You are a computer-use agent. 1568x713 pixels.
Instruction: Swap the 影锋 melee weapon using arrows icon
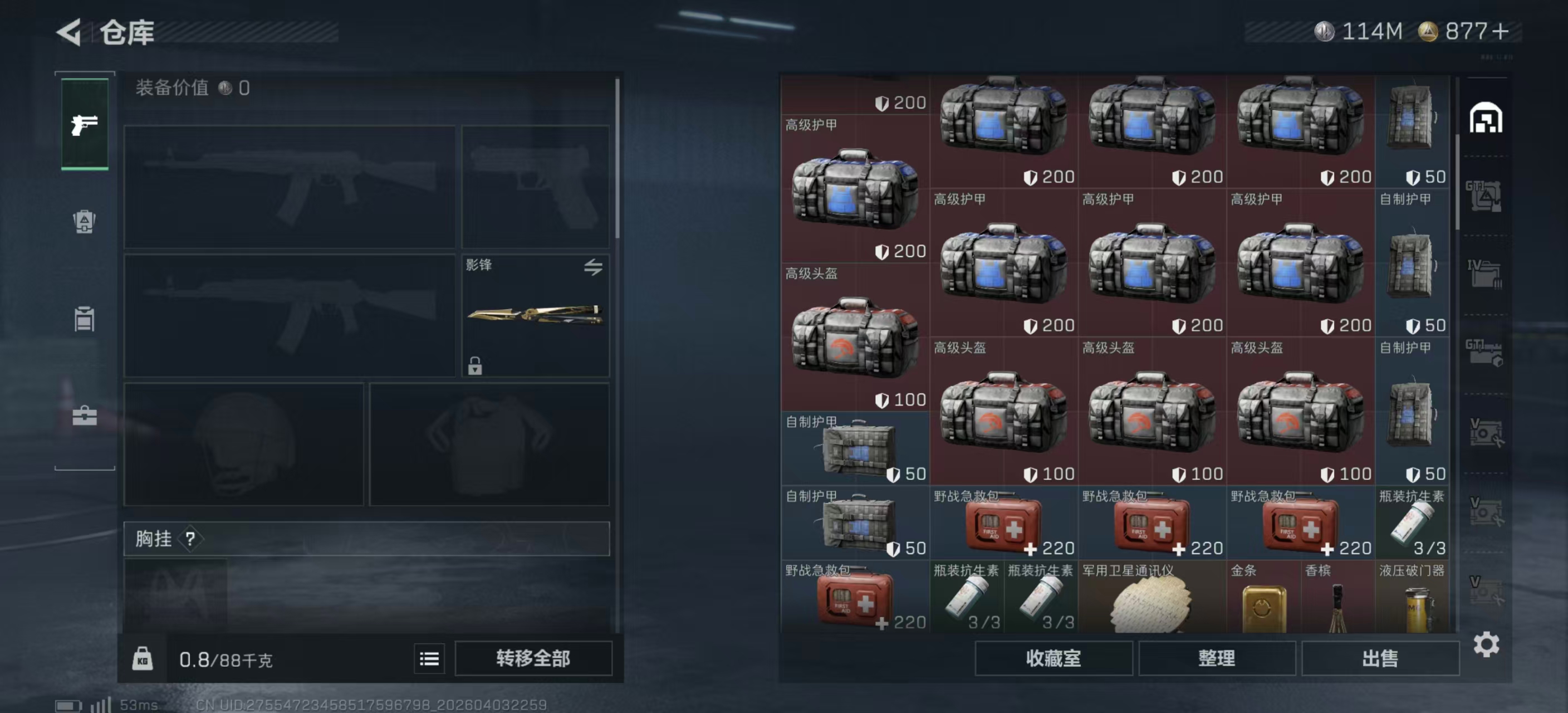pyautogui.click(x=593, y=267)
